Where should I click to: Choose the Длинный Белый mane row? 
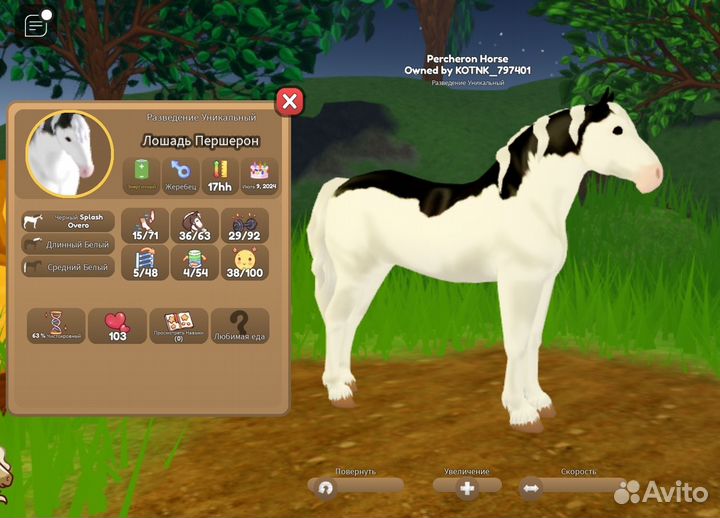point(69,244)
